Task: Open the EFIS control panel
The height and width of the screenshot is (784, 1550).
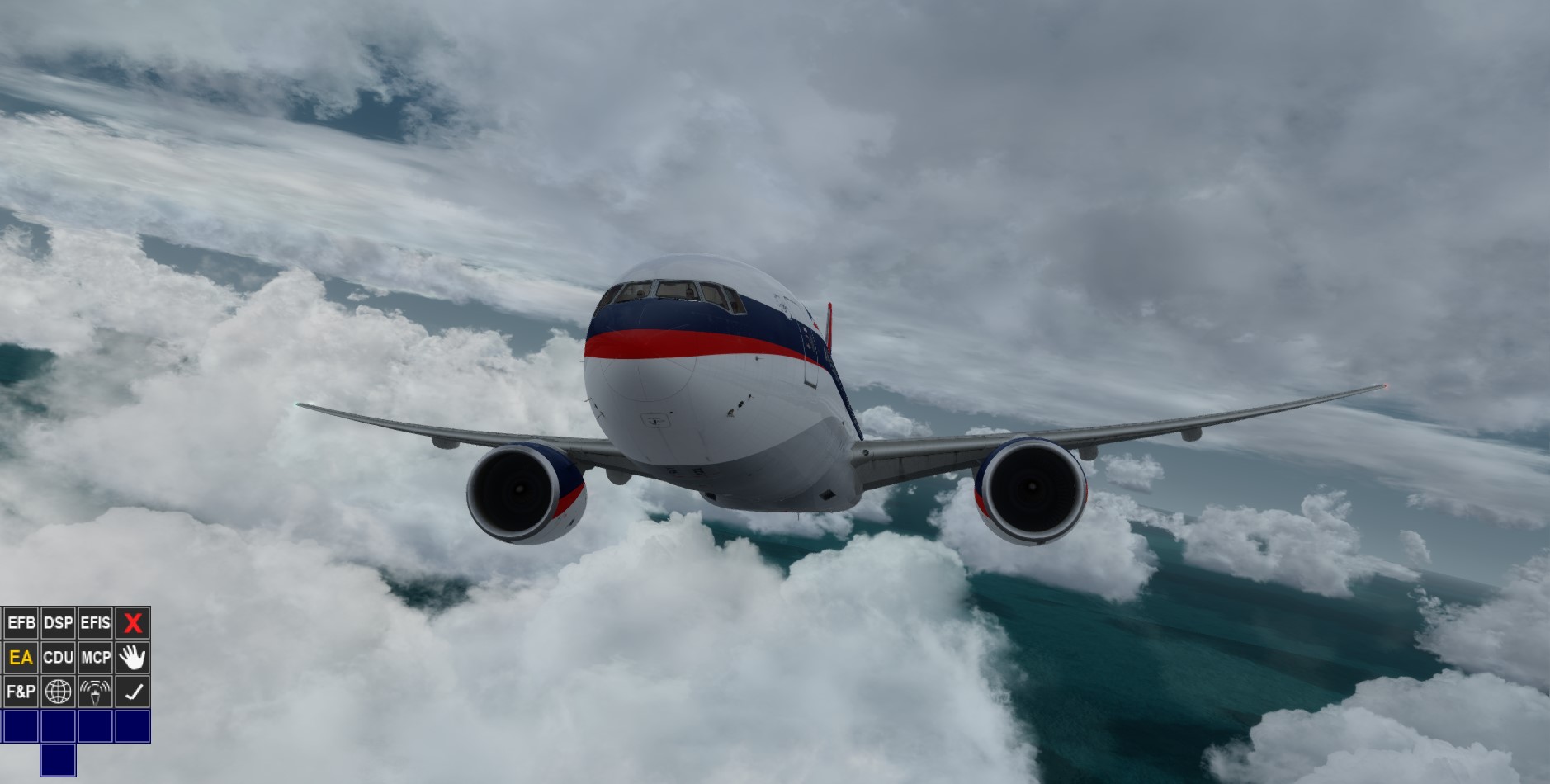Action: pos(96,623)
